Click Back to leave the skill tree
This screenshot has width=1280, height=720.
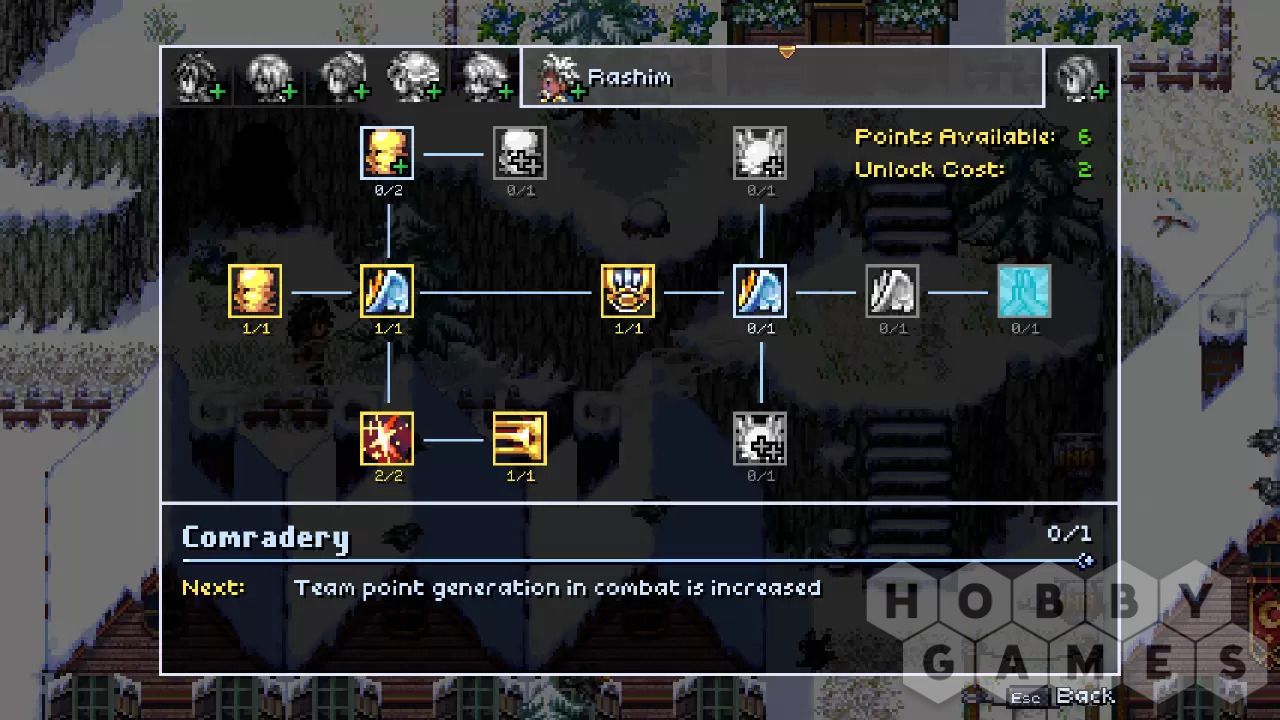click(1084, 696)
